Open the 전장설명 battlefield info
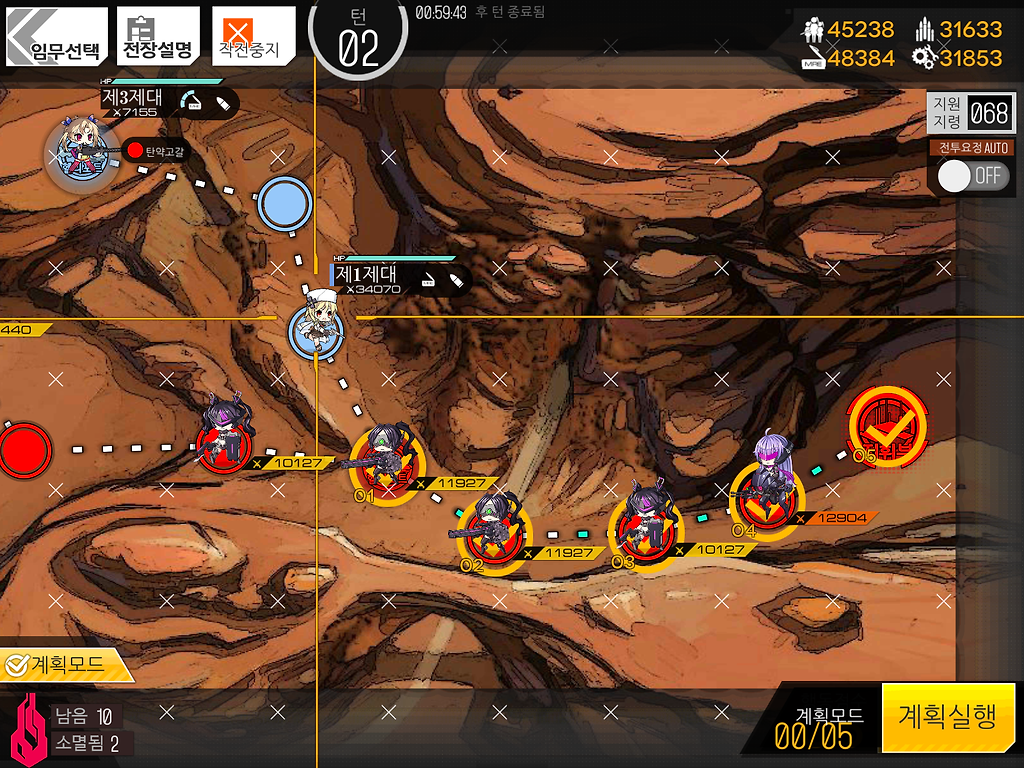The height and width of the screenshot is (768, 1024). 156,37
